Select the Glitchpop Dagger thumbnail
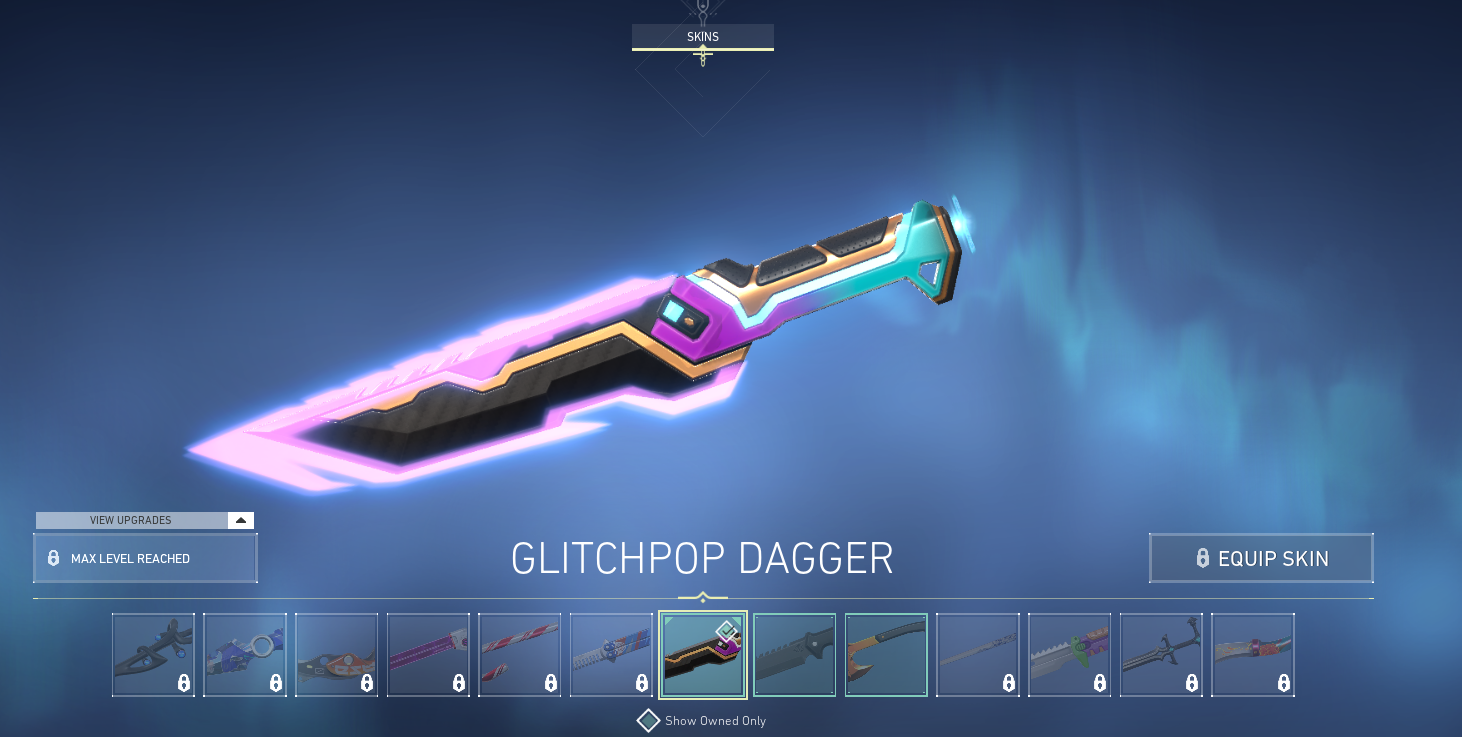Screen dimensions: 1462x737 click(702, 655)
